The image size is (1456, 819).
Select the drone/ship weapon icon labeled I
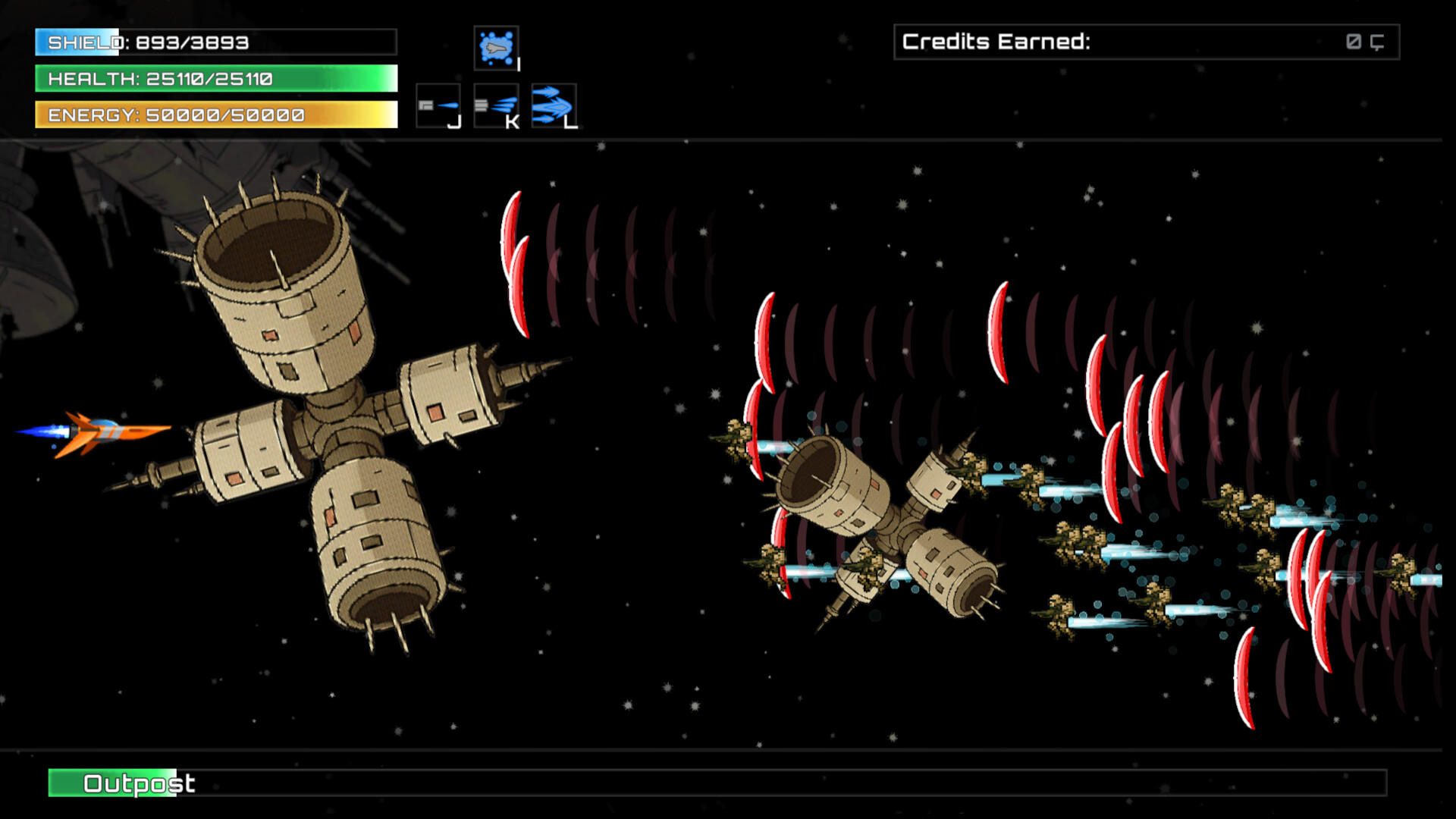(x=497, y=48)
